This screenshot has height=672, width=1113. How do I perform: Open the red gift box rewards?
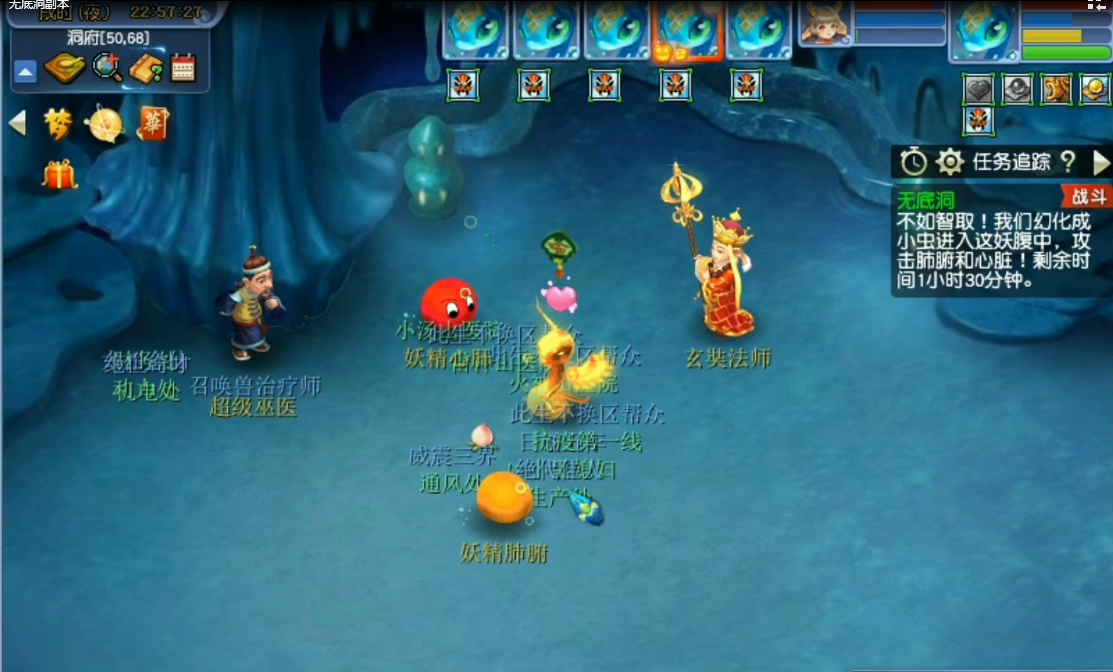(59, 175)
